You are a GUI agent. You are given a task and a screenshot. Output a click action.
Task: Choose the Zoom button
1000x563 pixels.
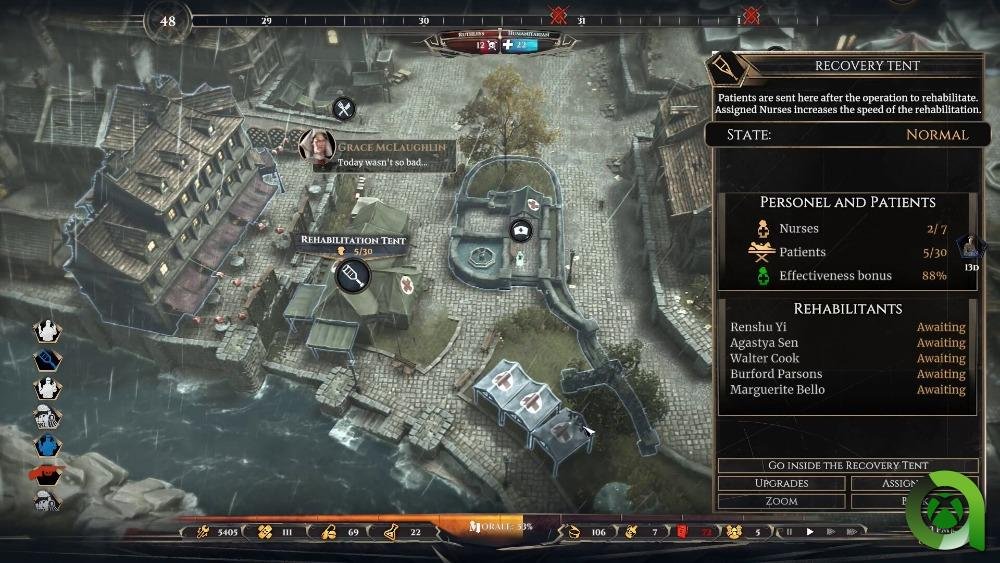click(781, 500)
